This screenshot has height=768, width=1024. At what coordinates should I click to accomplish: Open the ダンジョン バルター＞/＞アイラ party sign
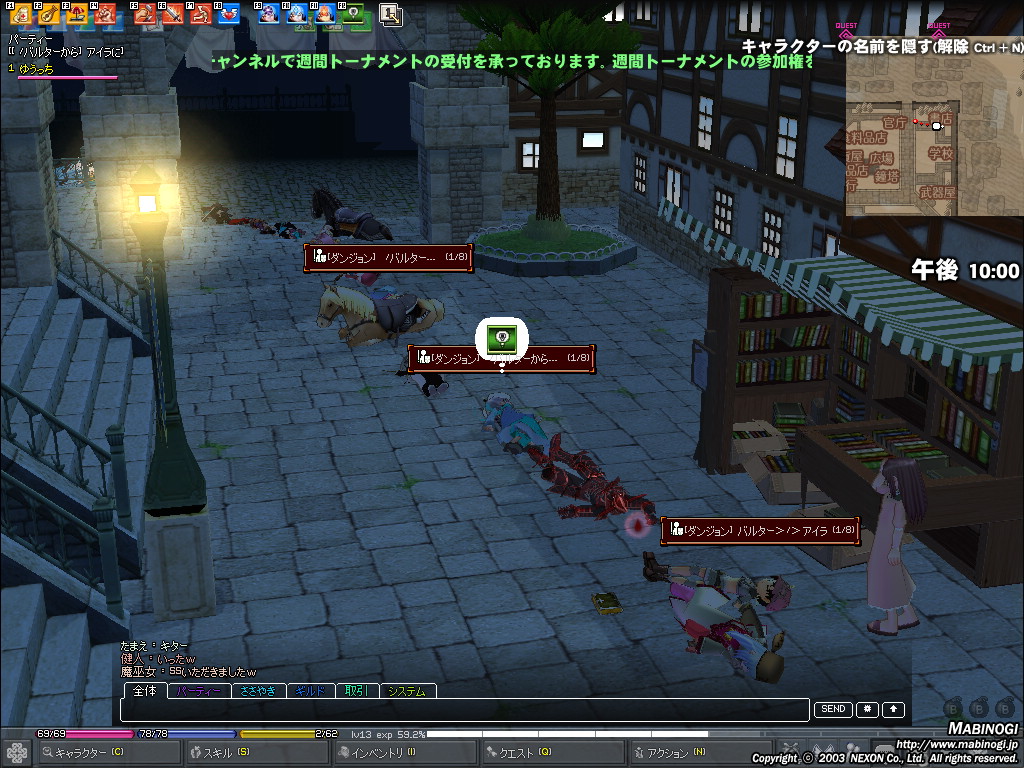pos(760,531)
